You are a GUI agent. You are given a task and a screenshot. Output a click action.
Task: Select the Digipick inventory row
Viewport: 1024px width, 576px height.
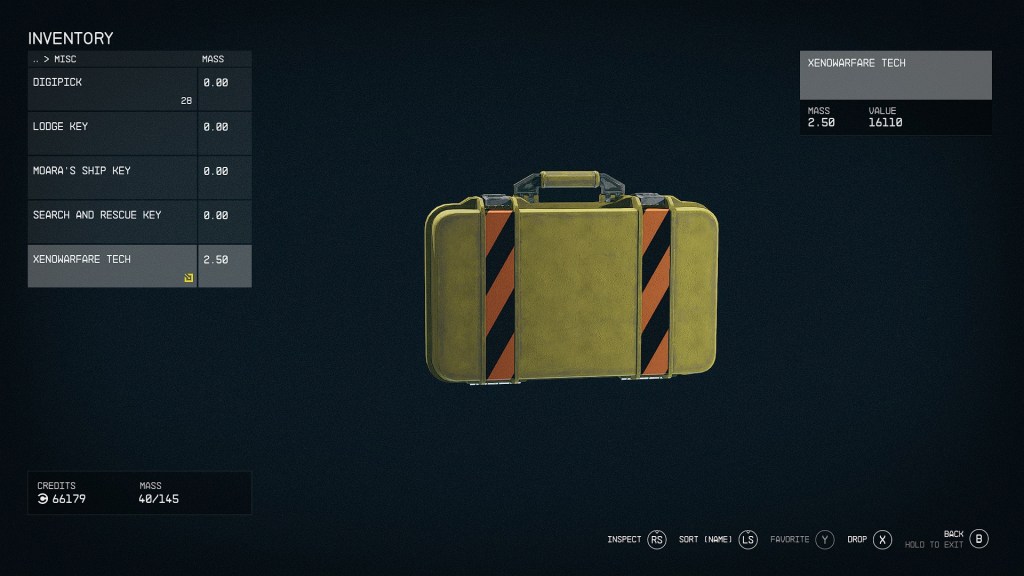click(112, 89)
